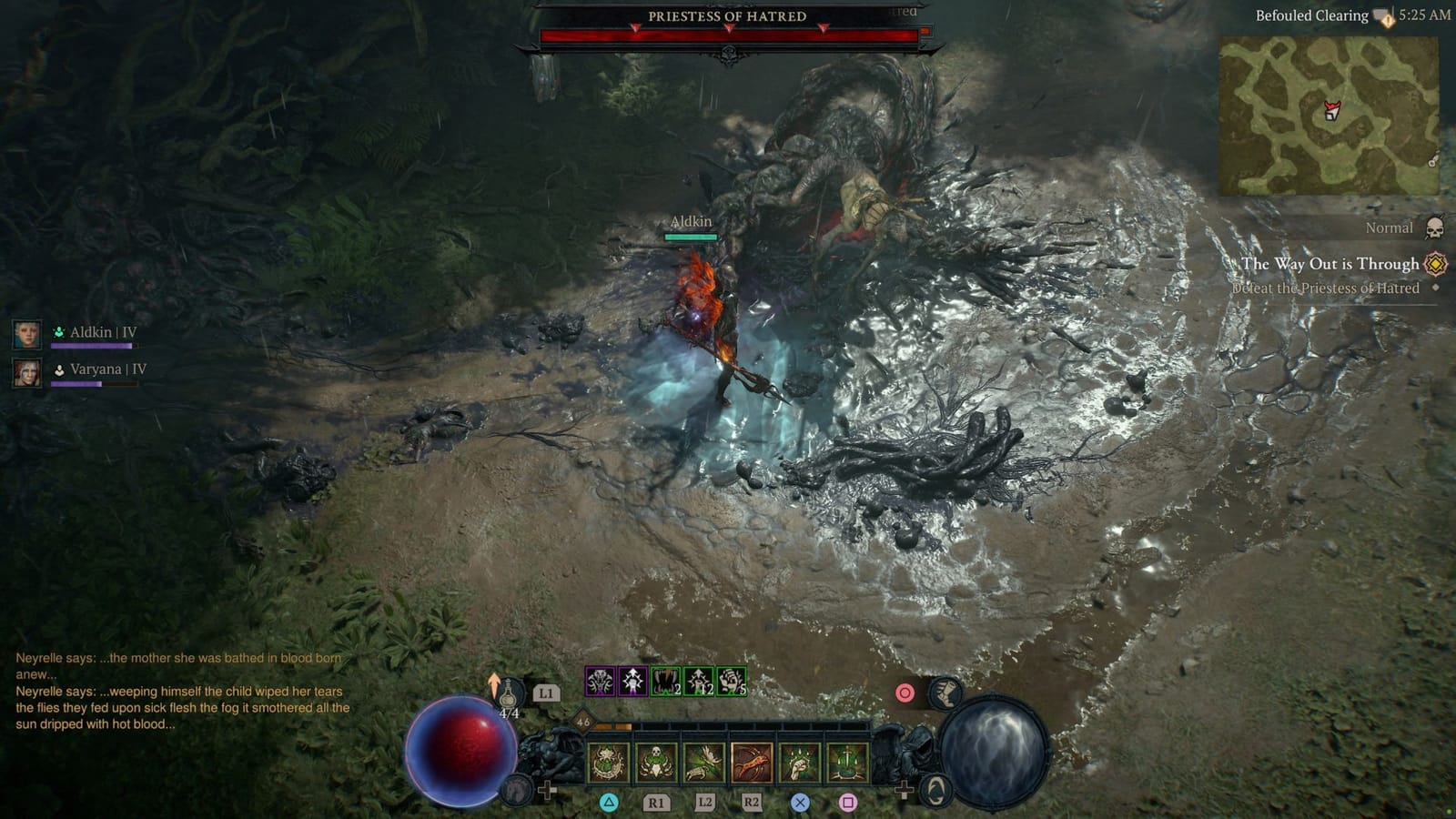Activate the skull skill bound to R1

[654, 763]
